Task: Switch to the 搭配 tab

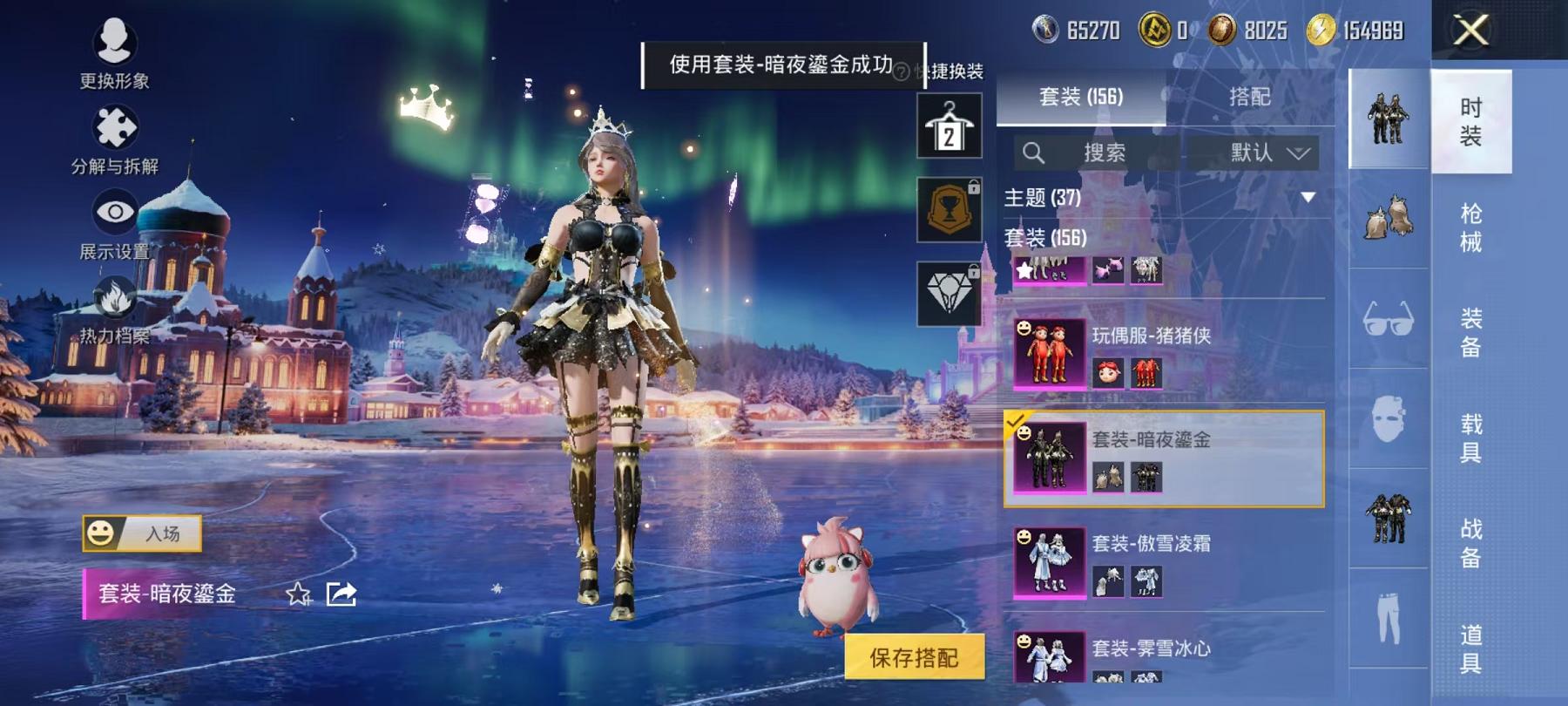Action: [1249, 97]
